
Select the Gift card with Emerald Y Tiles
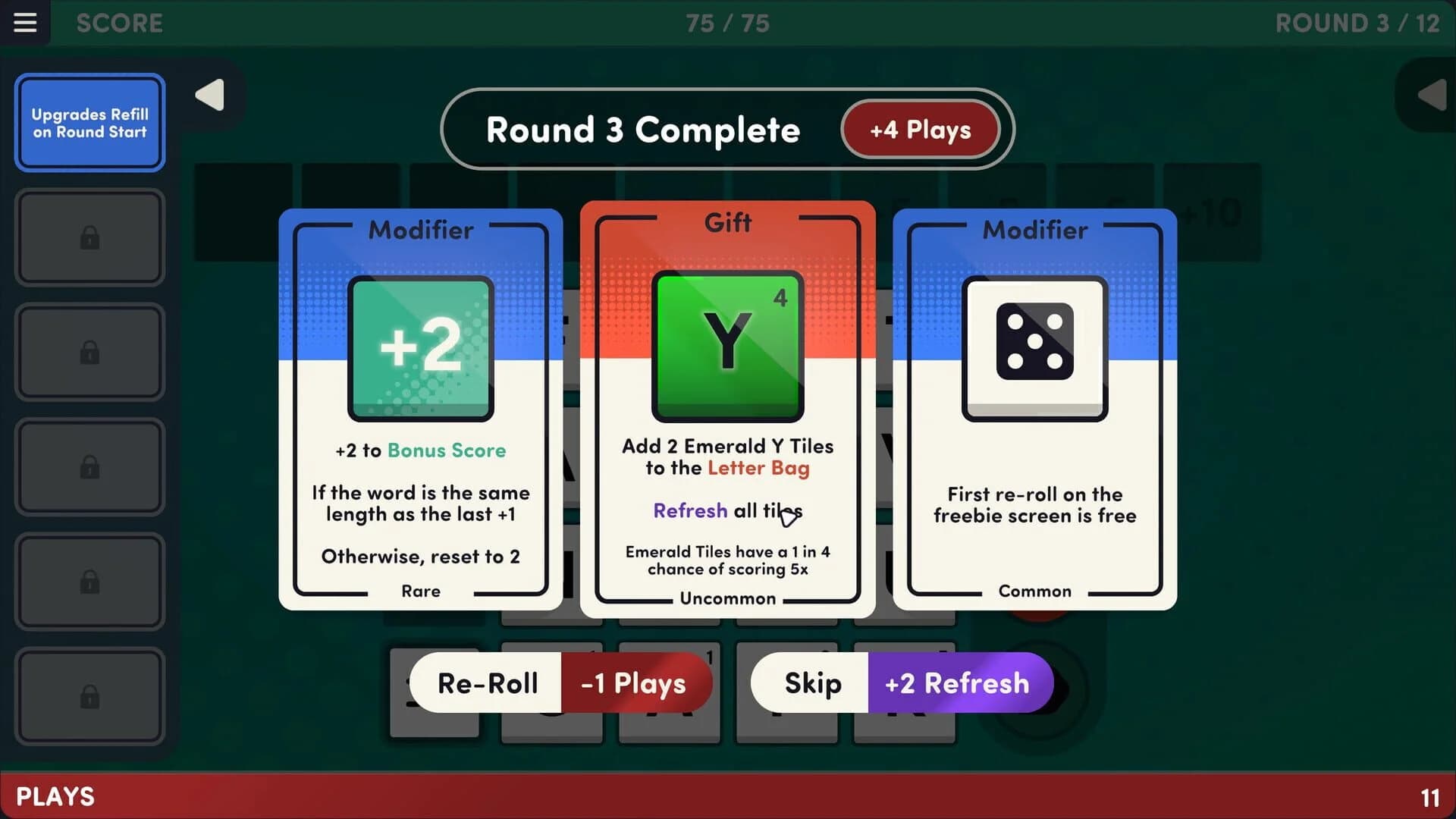point(726,409)
